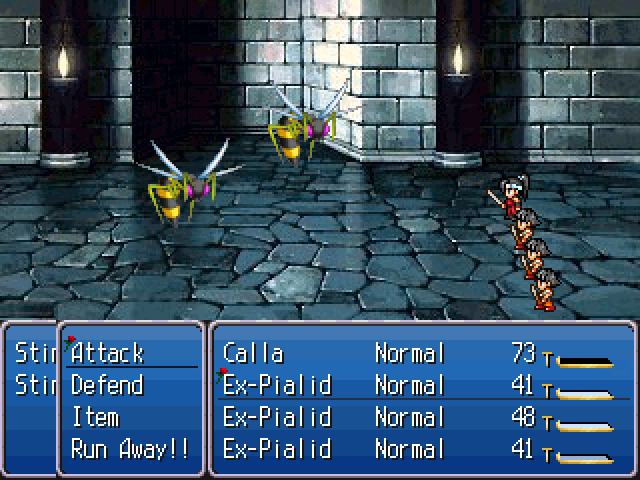Select Defend in the battle menu
Screen dimensions: 640x480
(108, 385)
